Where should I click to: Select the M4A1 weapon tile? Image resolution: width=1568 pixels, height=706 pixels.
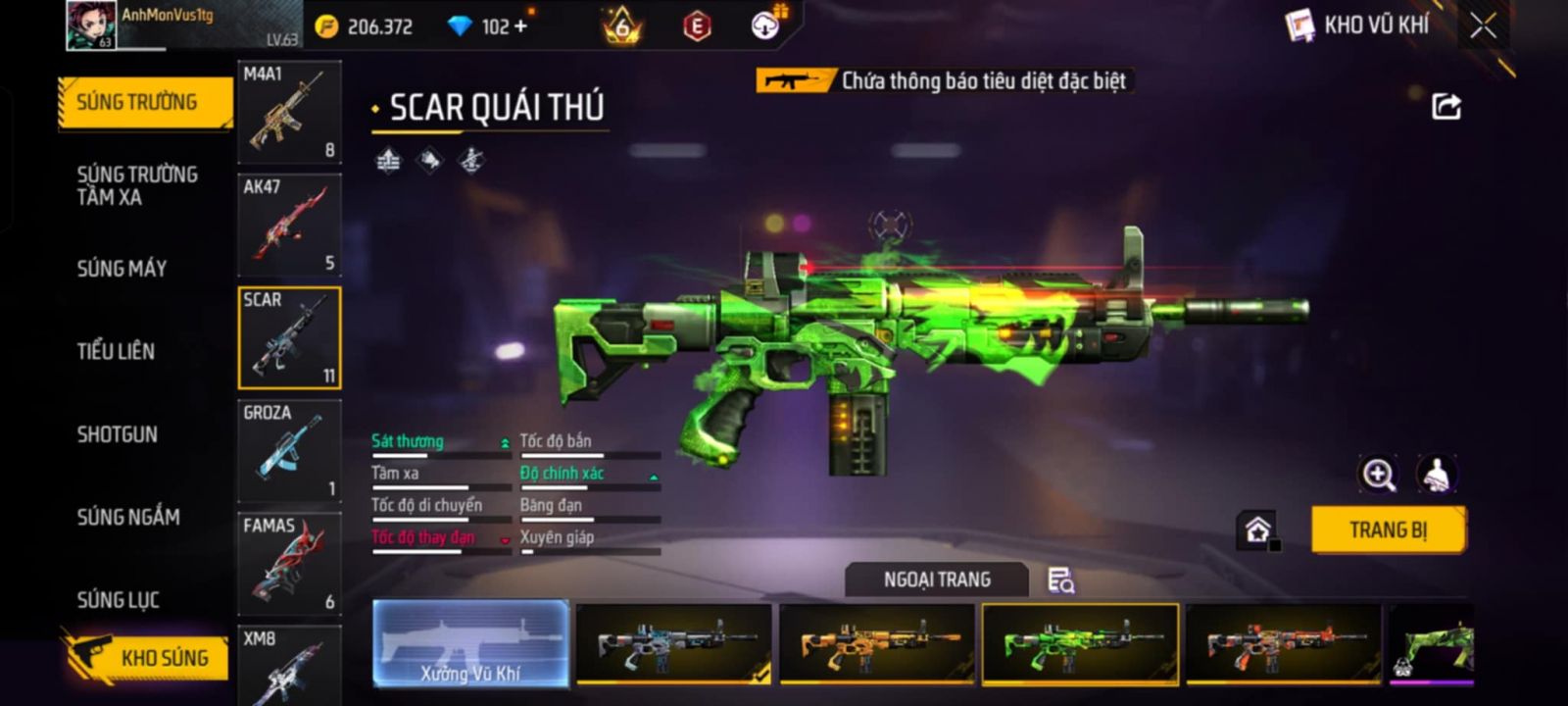point(289,112)
